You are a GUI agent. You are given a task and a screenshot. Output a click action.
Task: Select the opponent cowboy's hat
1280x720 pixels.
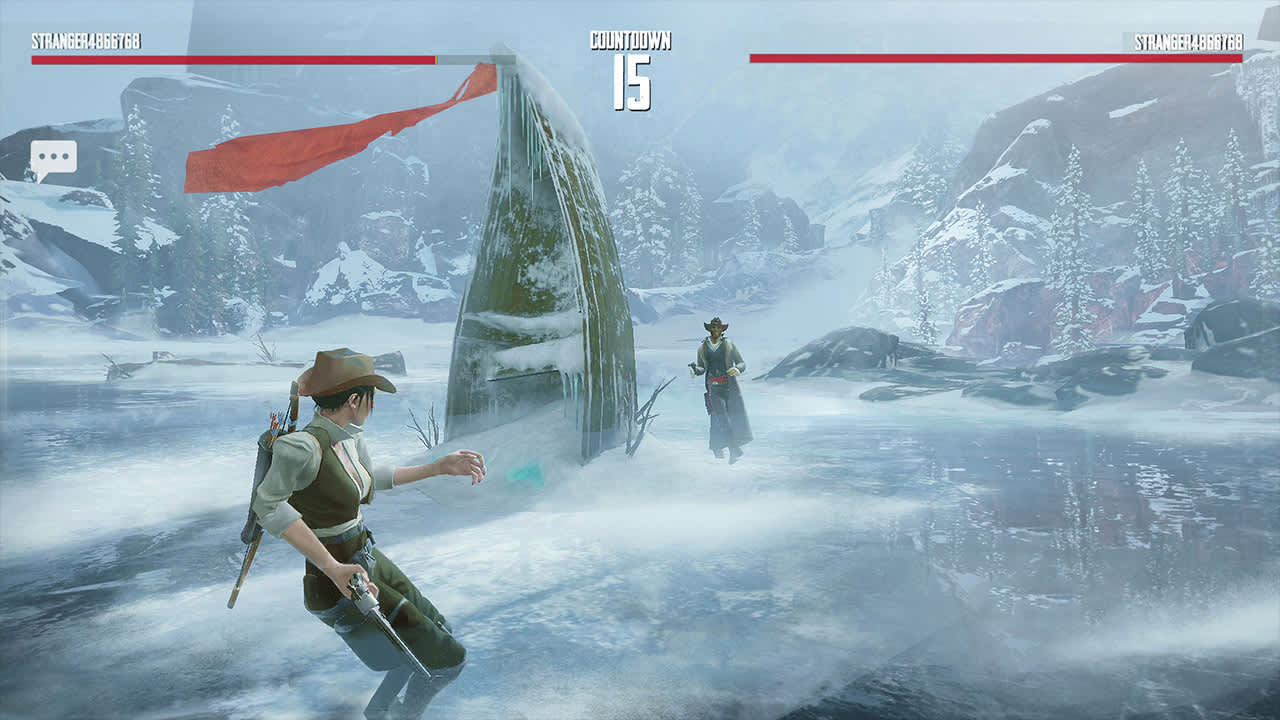point(715,325)
